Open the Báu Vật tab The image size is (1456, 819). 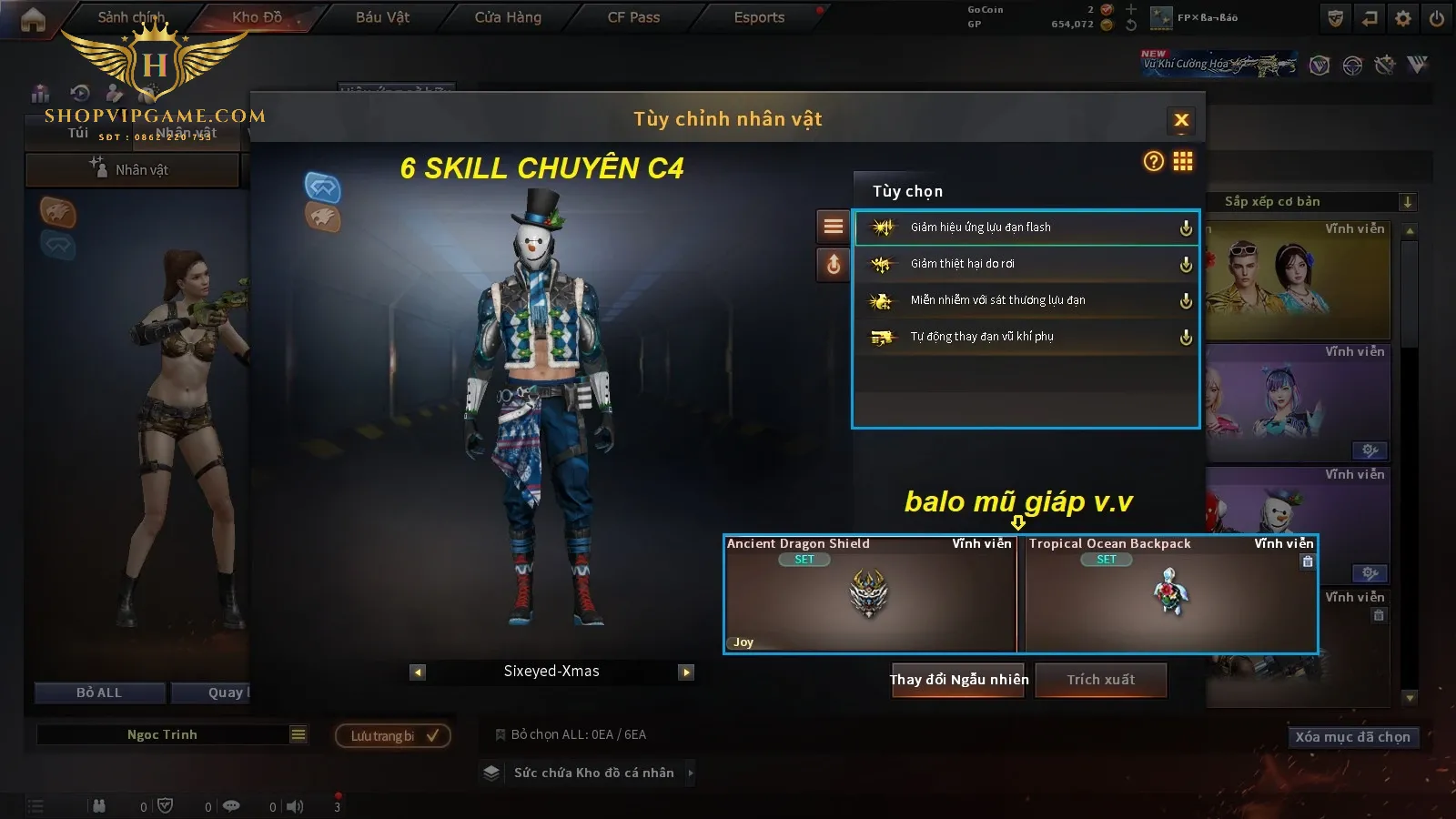[382, 17]
